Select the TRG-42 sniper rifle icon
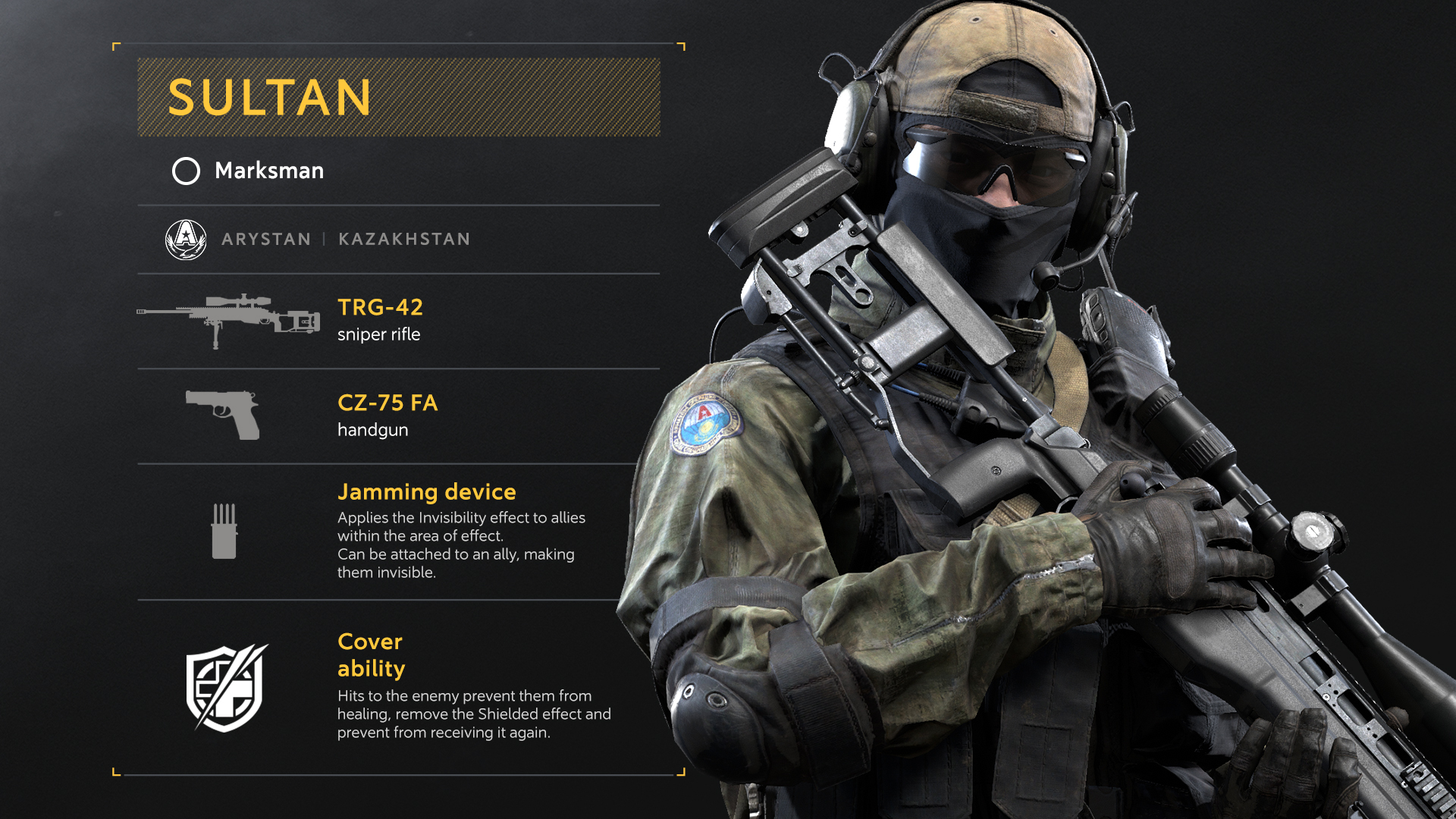 click(x=227, y=315)
